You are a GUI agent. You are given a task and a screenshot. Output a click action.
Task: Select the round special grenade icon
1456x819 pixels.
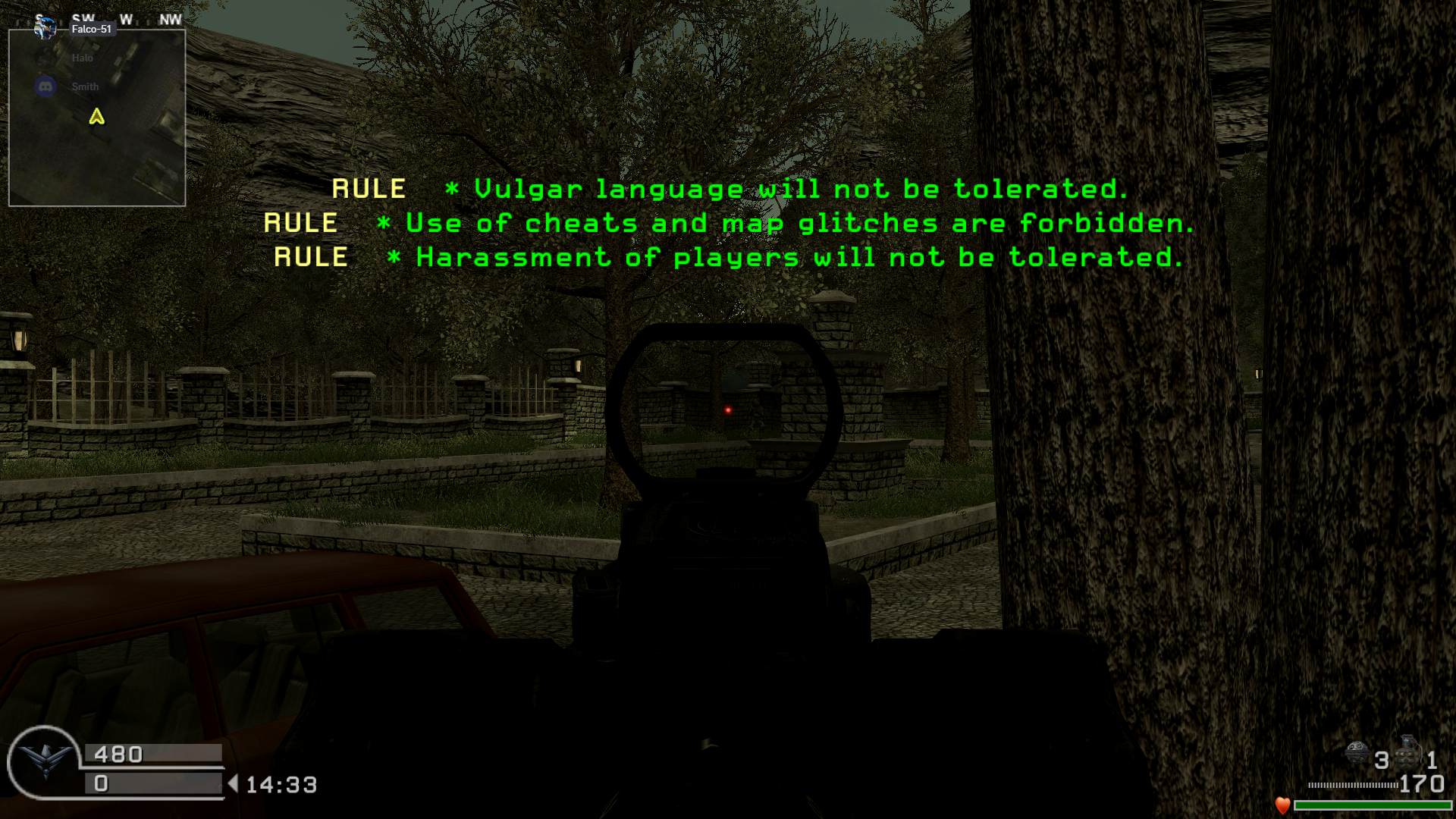(x=1357, y=754)
